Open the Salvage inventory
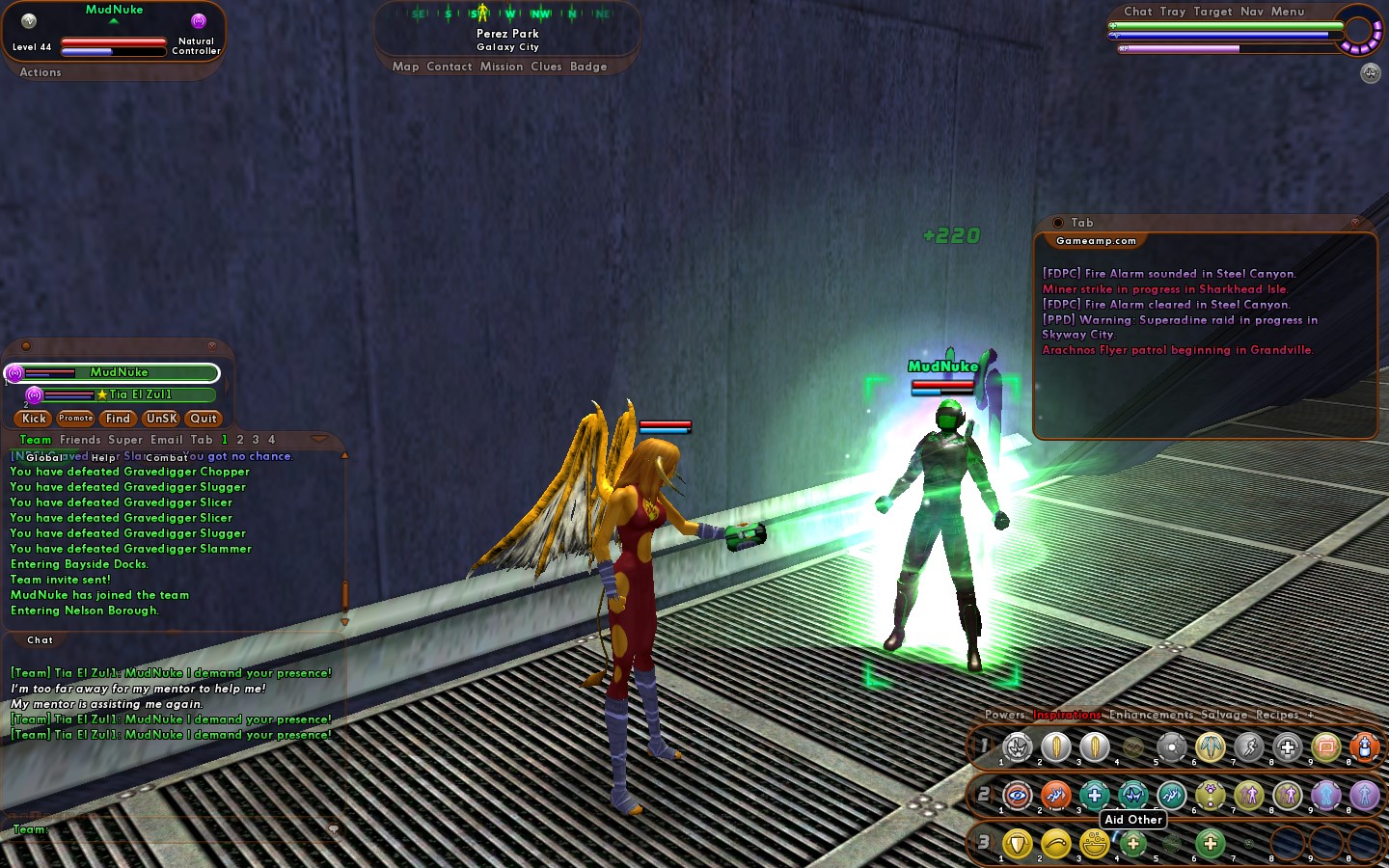The image size is (1389, 868). click(1224, 715)
